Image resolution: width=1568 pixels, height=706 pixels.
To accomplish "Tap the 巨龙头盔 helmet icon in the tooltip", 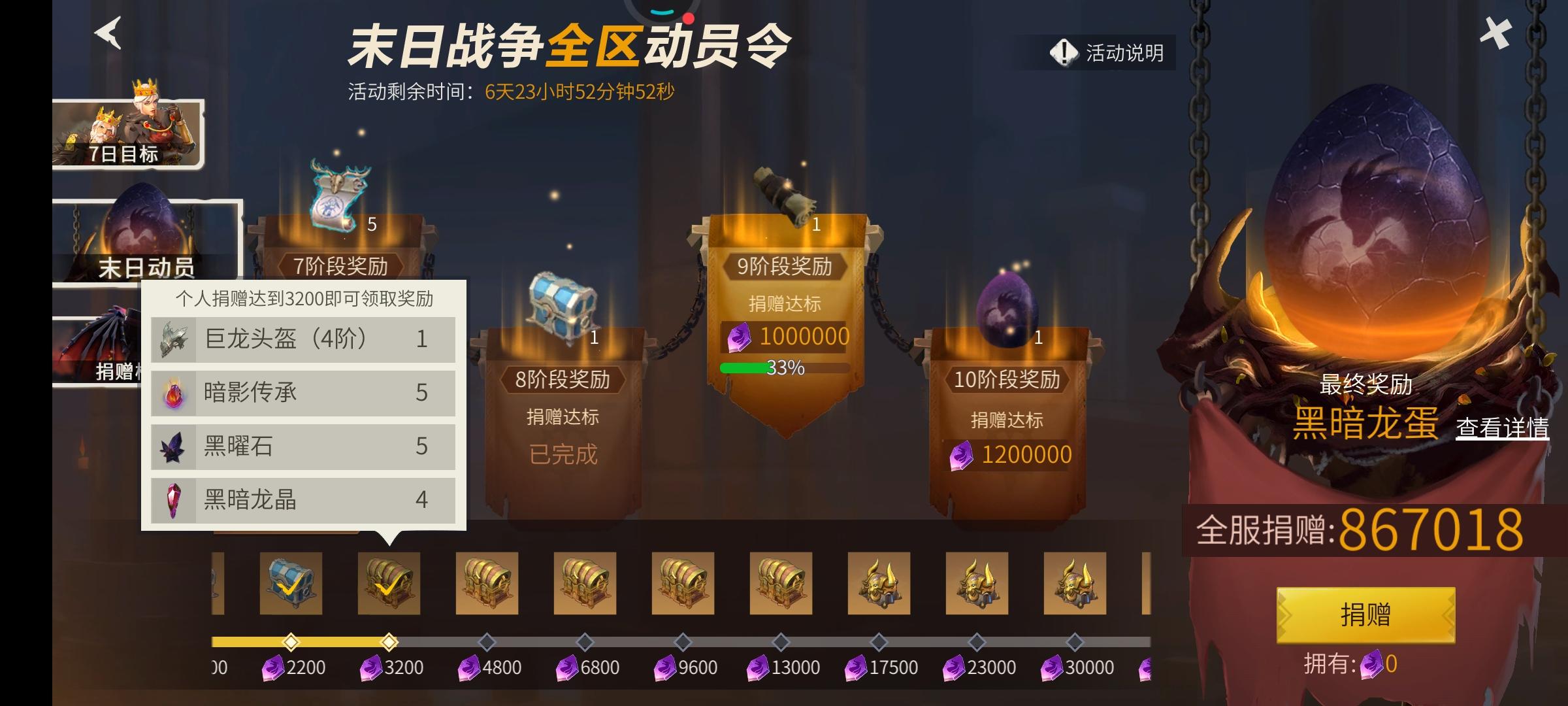I will (172, 339).
